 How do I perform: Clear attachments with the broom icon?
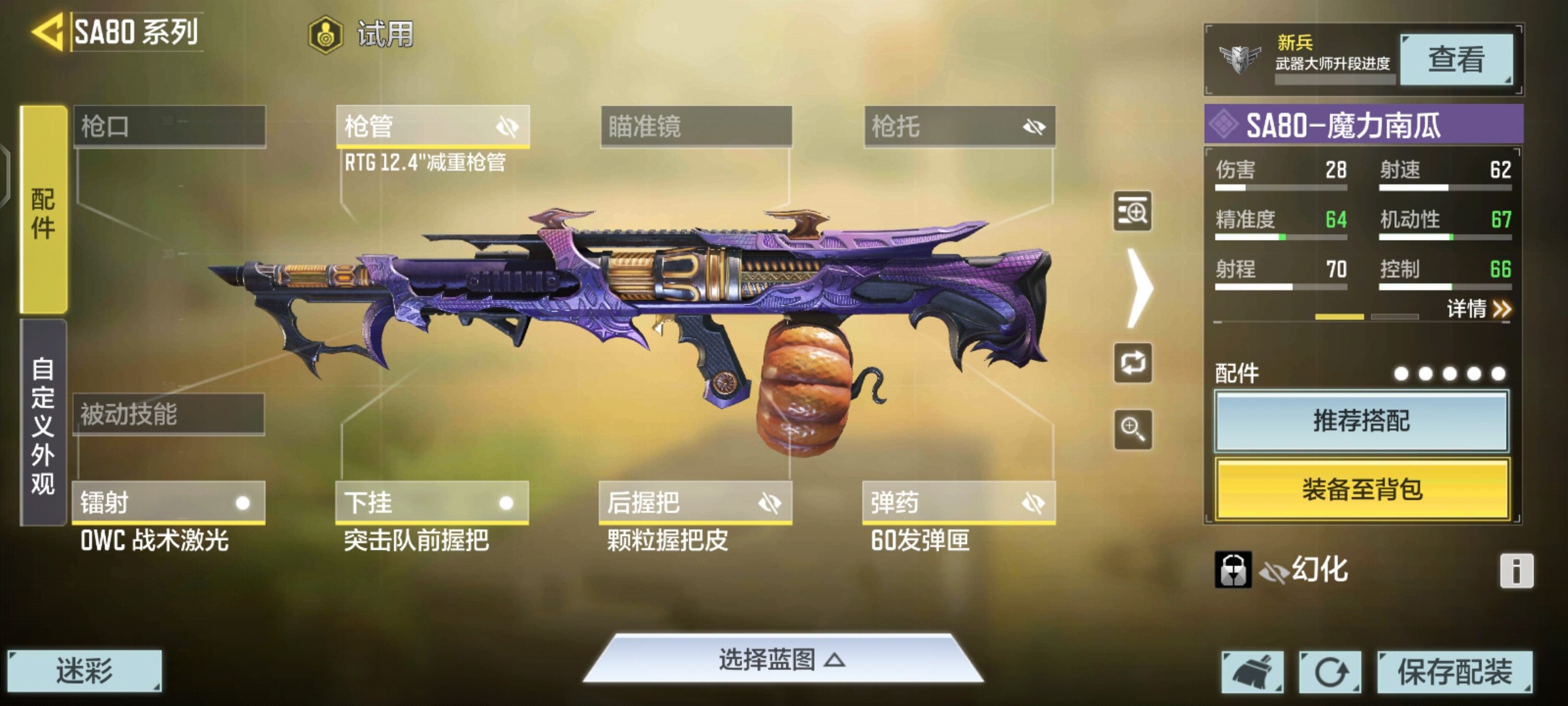1252,671
